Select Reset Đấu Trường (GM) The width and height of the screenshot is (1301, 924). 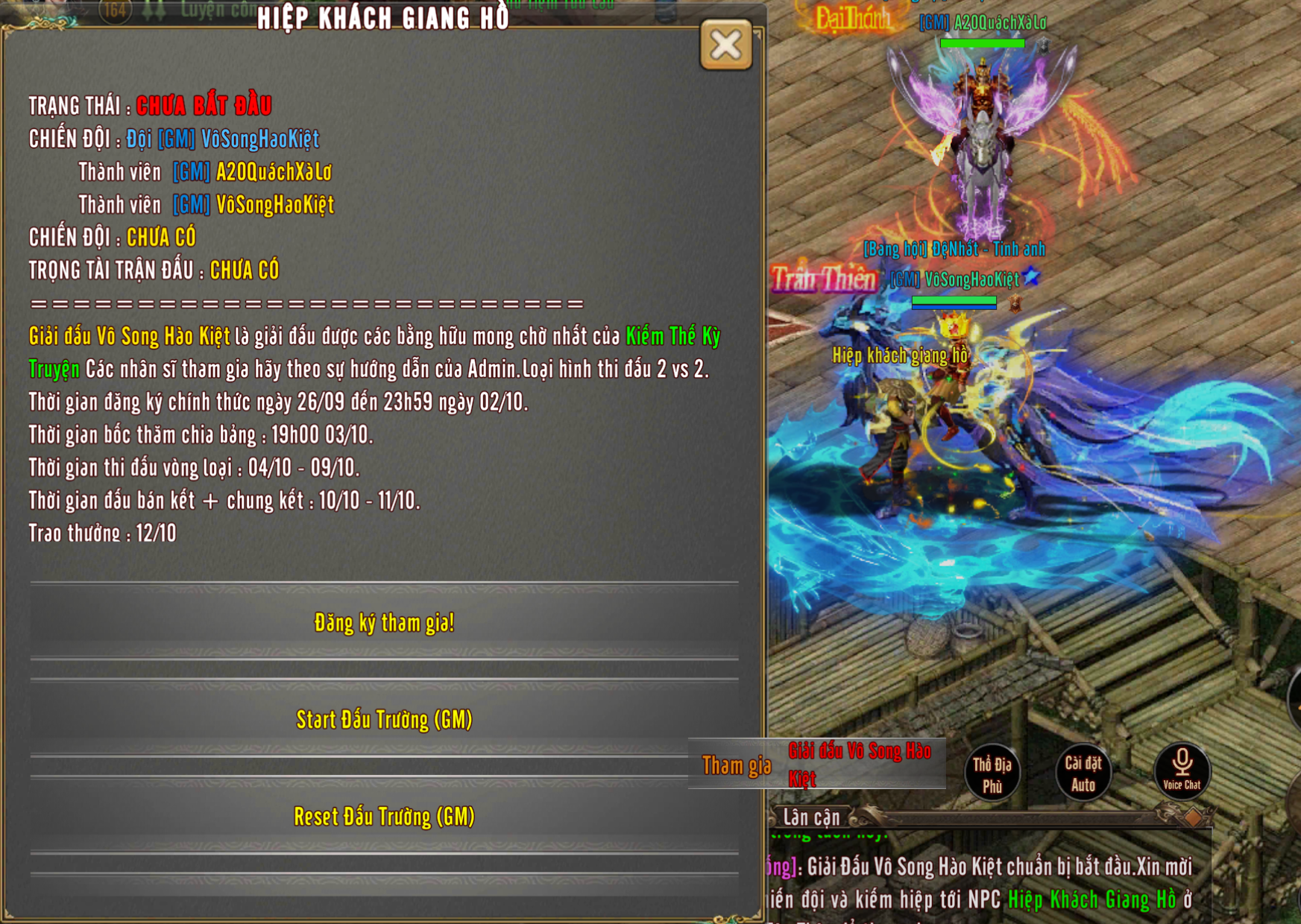click(x=384, y=817)
